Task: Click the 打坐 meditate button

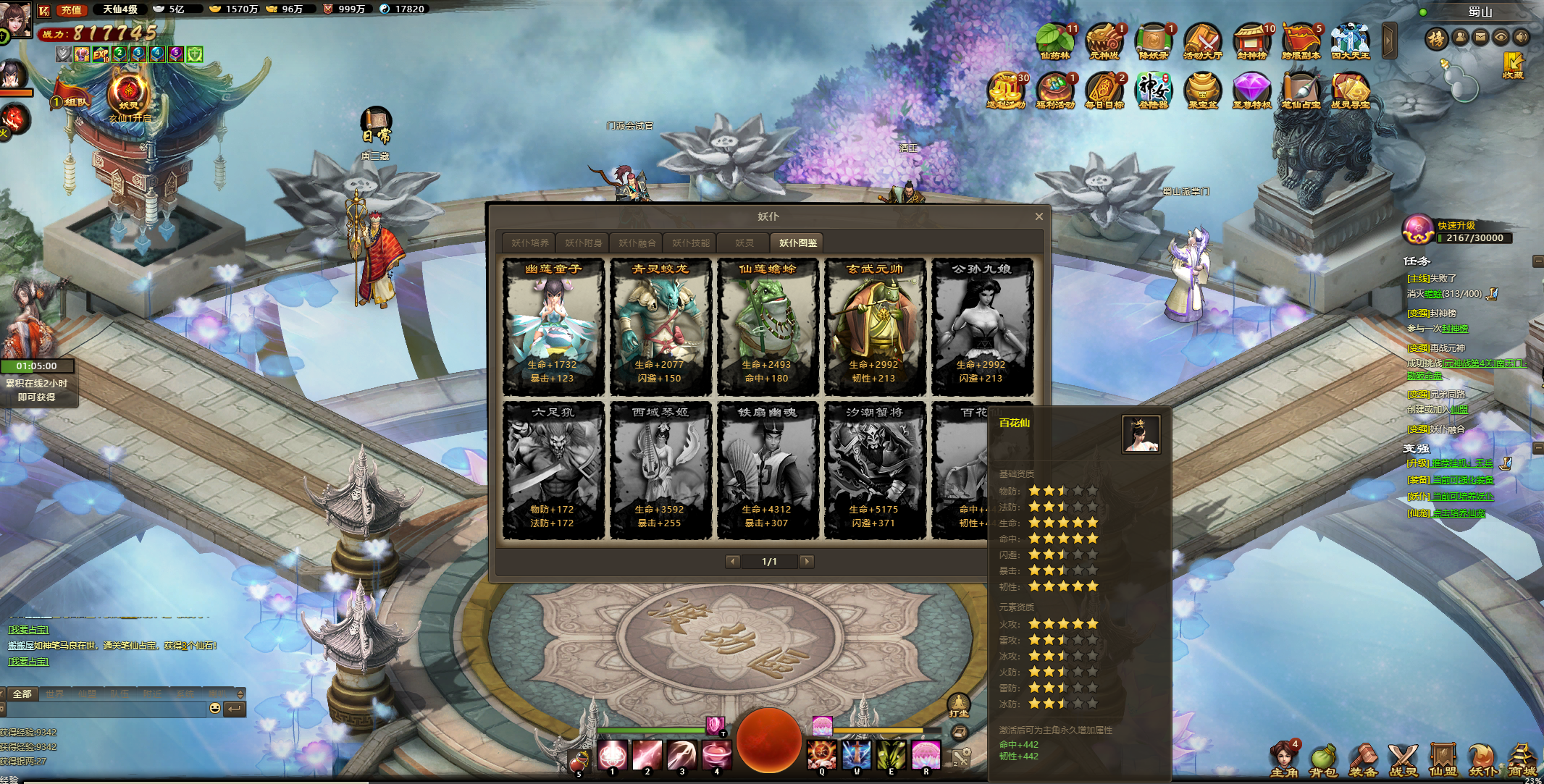Action: [958, 704]
